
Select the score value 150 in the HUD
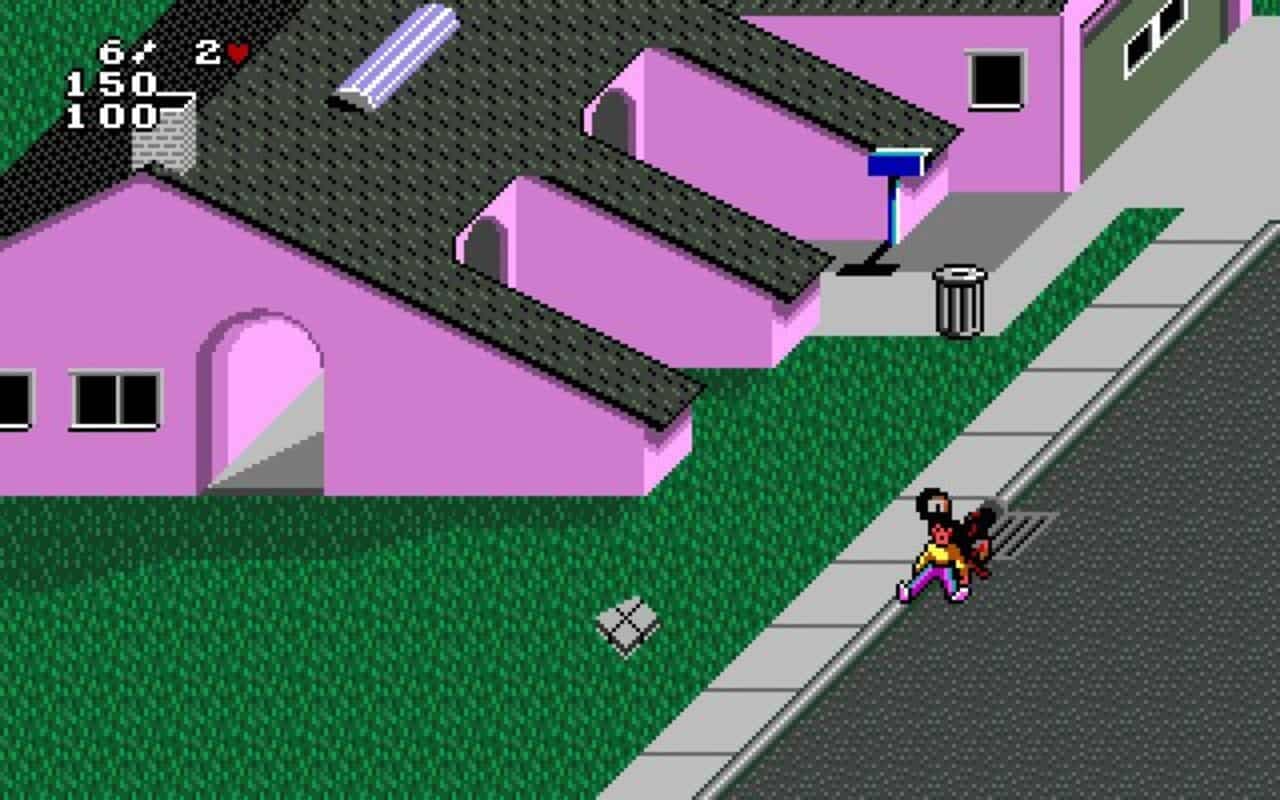(110, 85)
